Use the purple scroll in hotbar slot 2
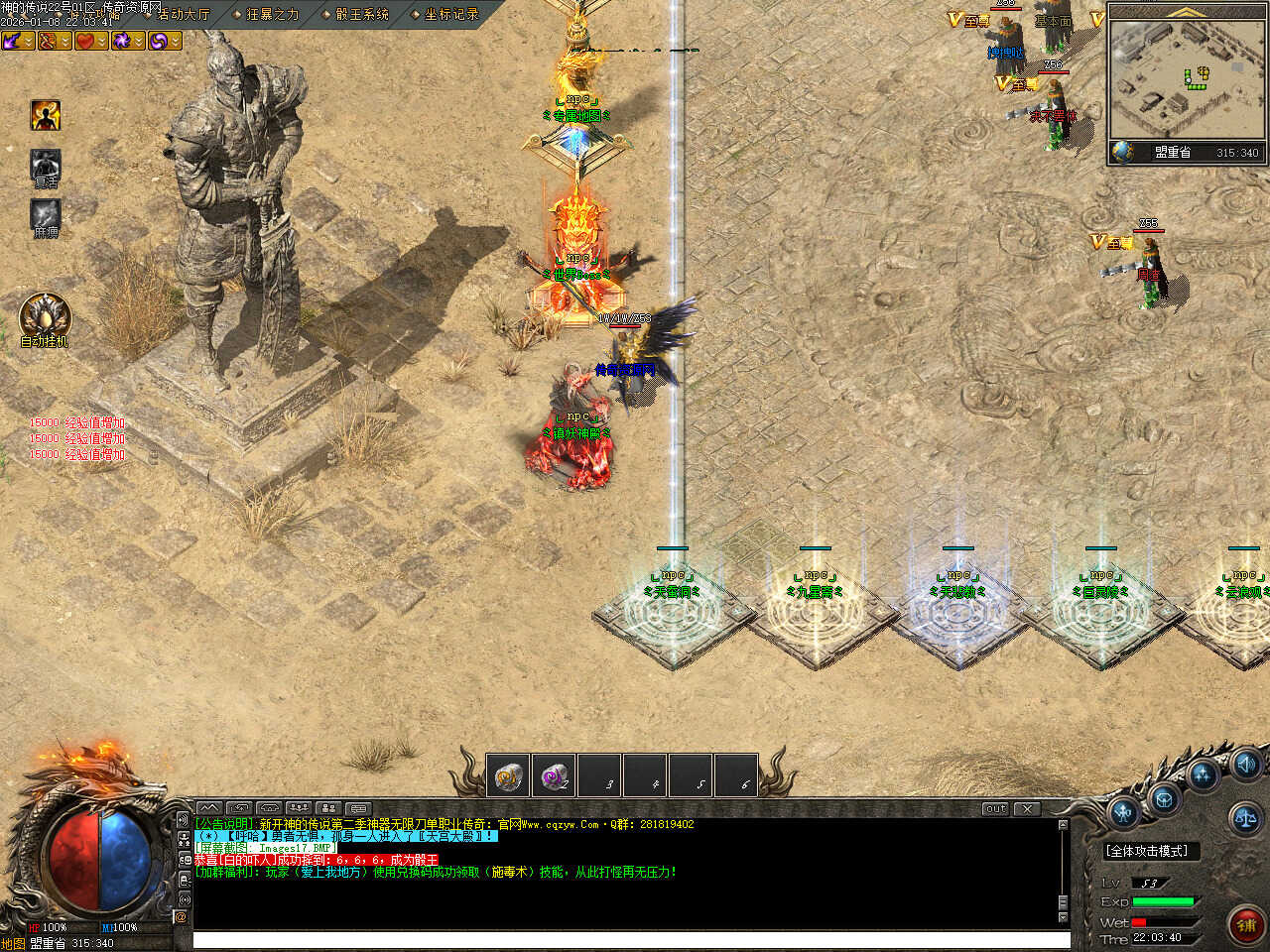The height and width of the screenshot is (952, 1270). (x=555, y=776)
